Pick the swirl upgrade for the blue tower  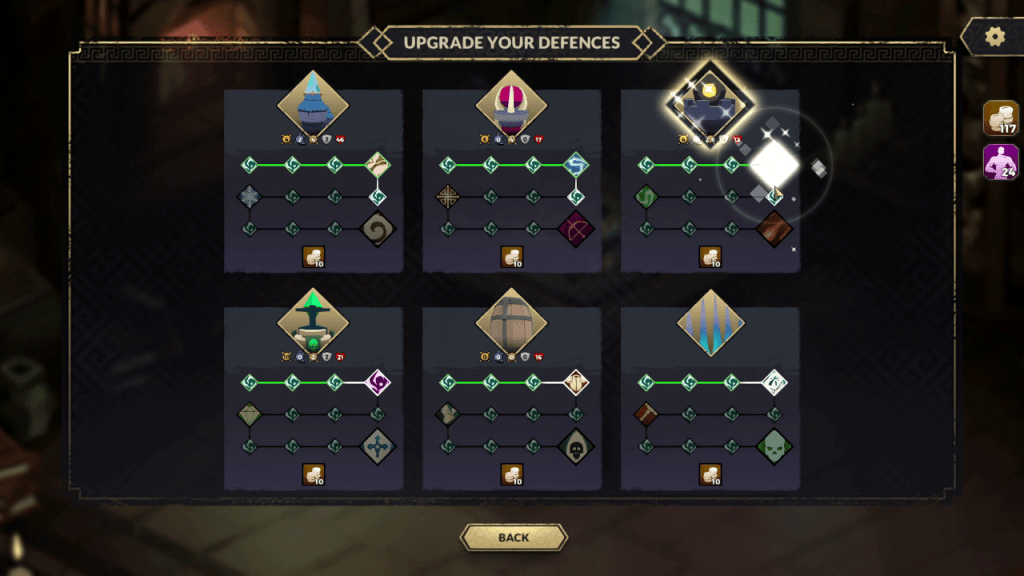tap(378, 229)
